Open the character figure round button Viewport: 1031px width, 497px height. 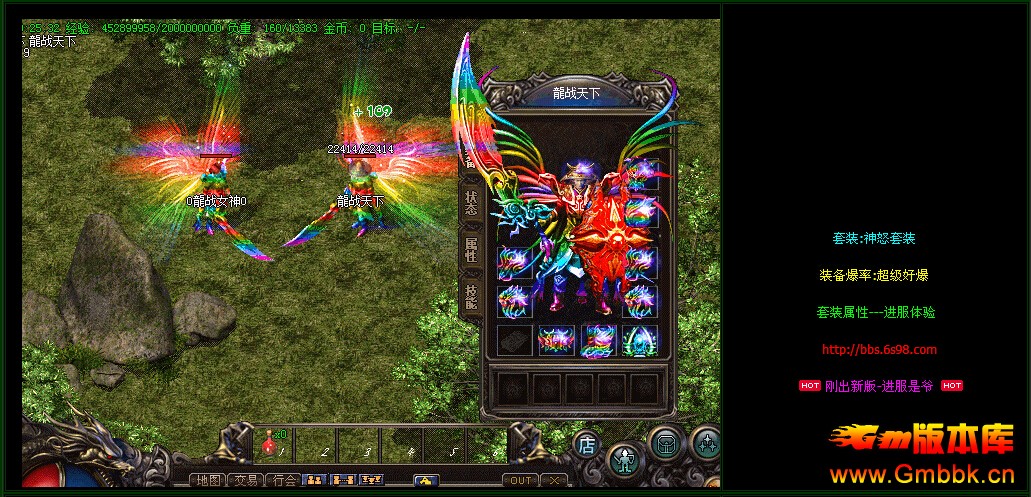click(625, 461)
